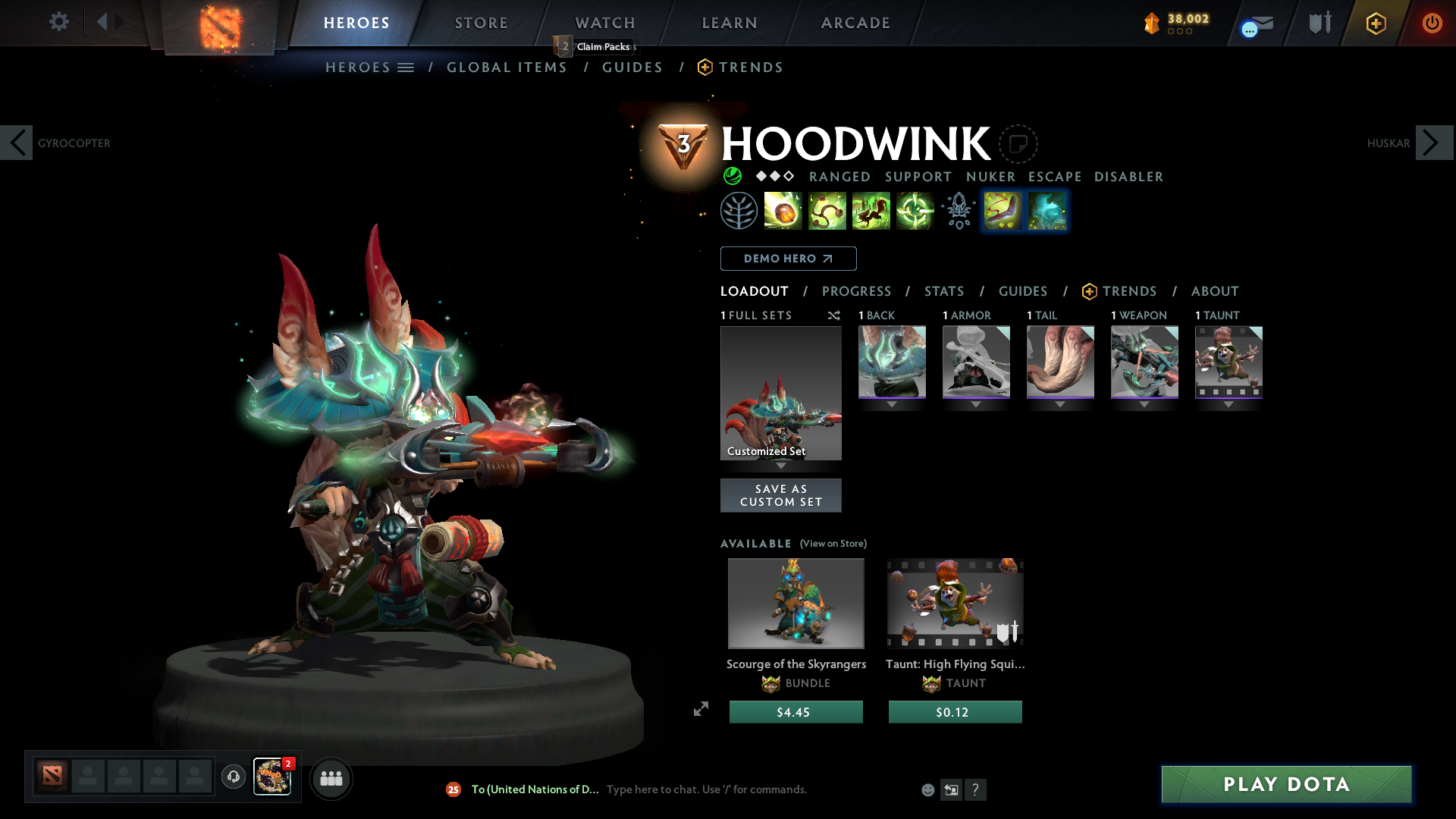The width and height of the screenshot is (1456, 819).
Task: Open Hoodwink's talent tree icon
Action: pos(739,211)
